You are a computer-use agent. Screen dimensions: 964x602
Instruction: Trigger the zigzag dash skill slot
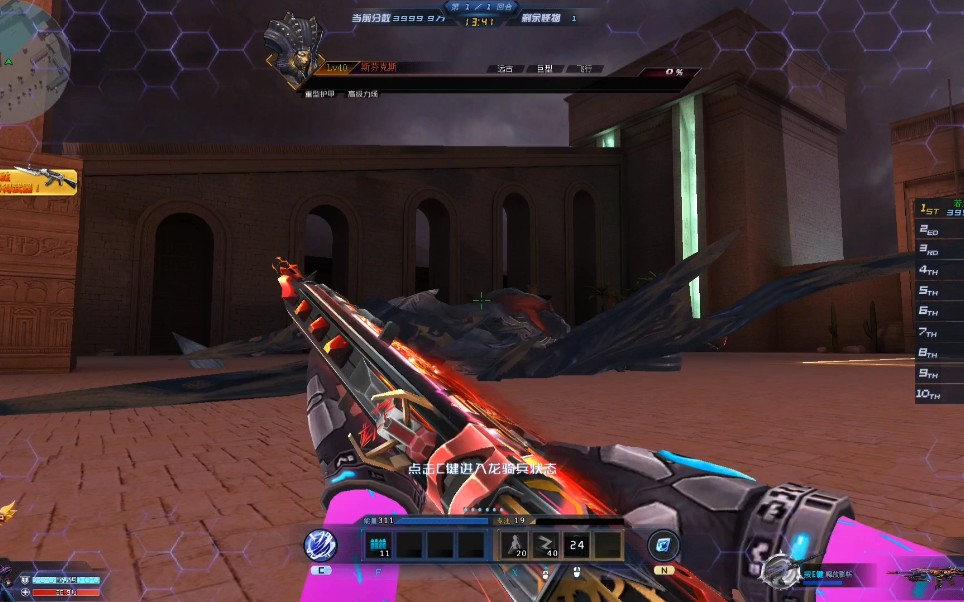coord(546,545)
